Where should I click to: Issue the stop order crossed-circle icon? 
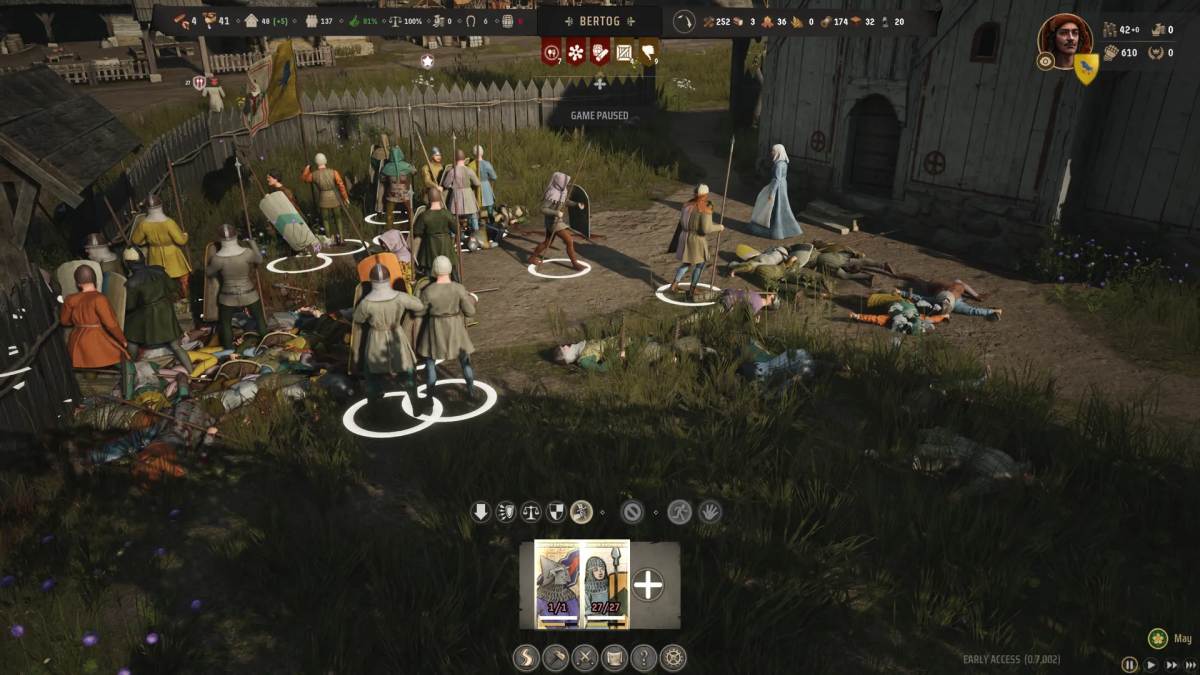point(631,512)
